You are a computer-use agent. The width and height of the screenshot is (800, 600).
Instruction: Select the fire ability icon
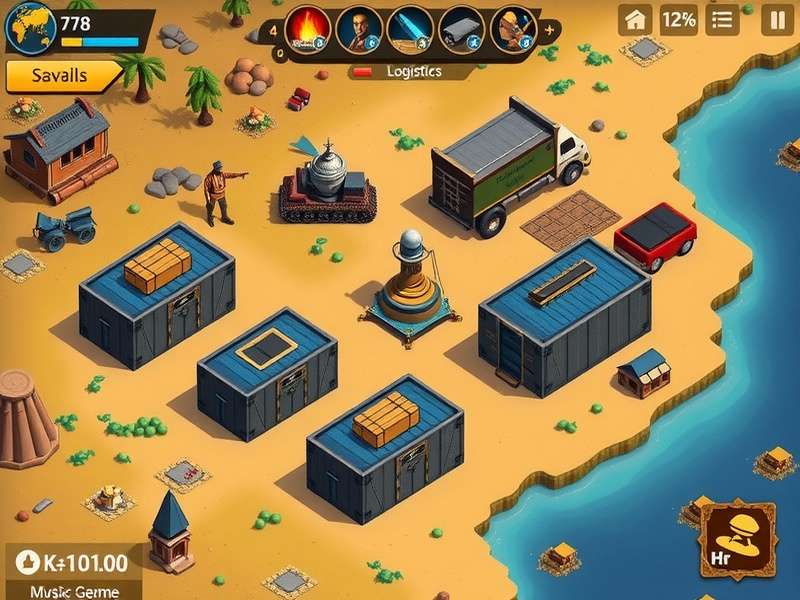(x=307, y=29)
